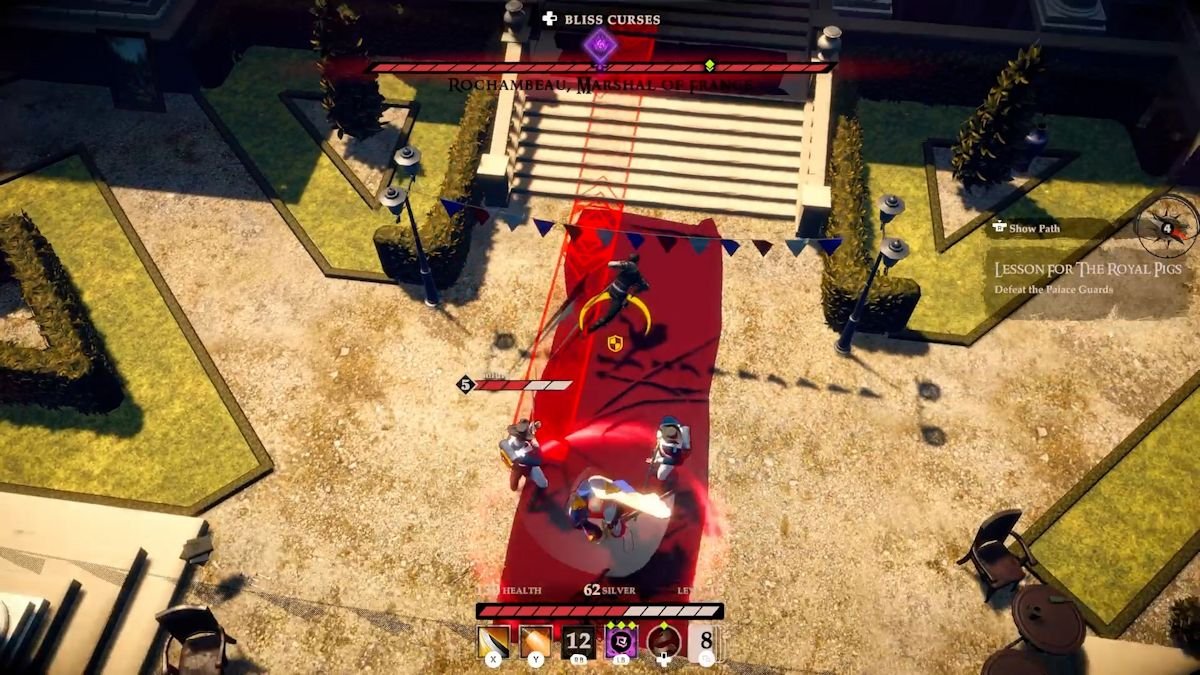Open the Lesson for the Royal Pigs quest
Image resolution: width=1200 pixels, height=675 pixels.
[1088, 269]
